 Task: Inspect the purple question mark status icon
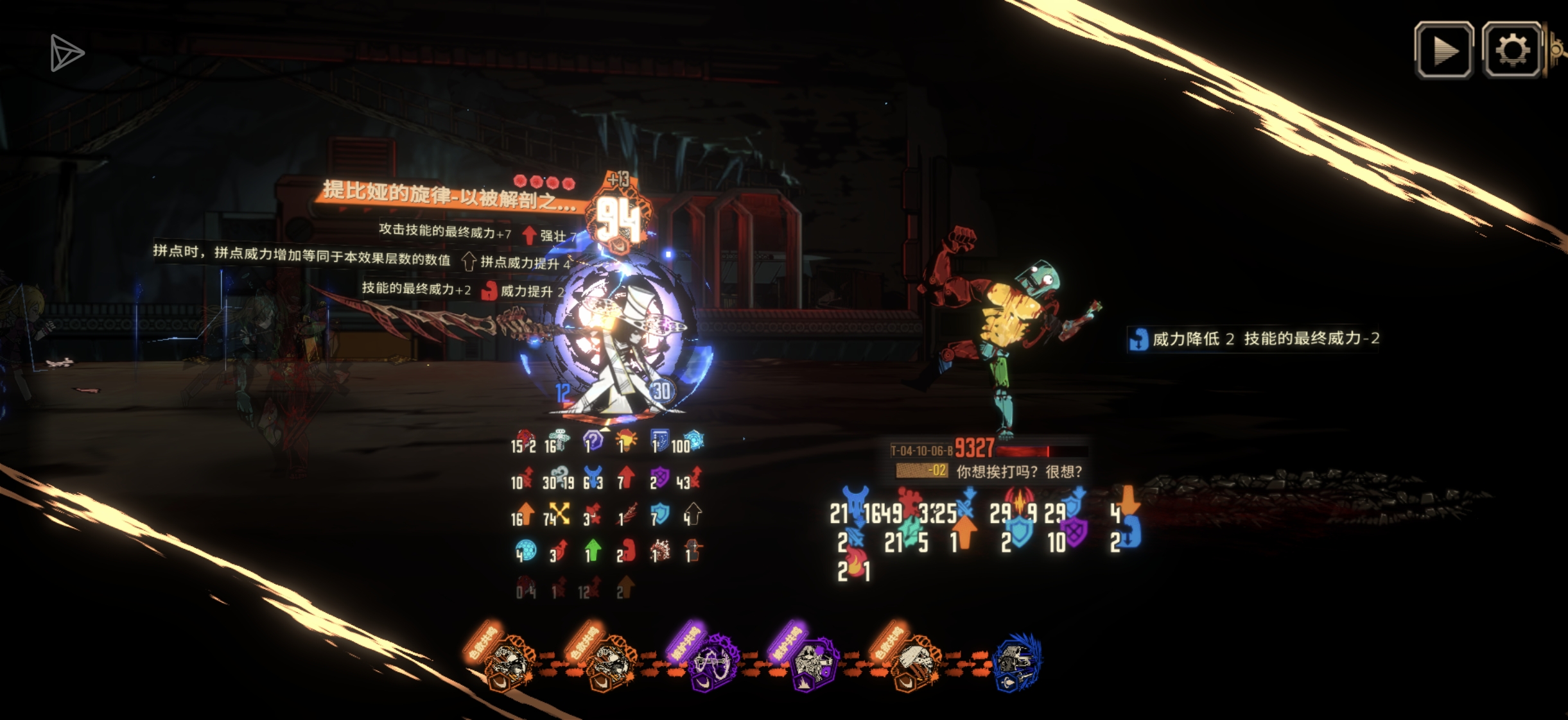(593, 441)
